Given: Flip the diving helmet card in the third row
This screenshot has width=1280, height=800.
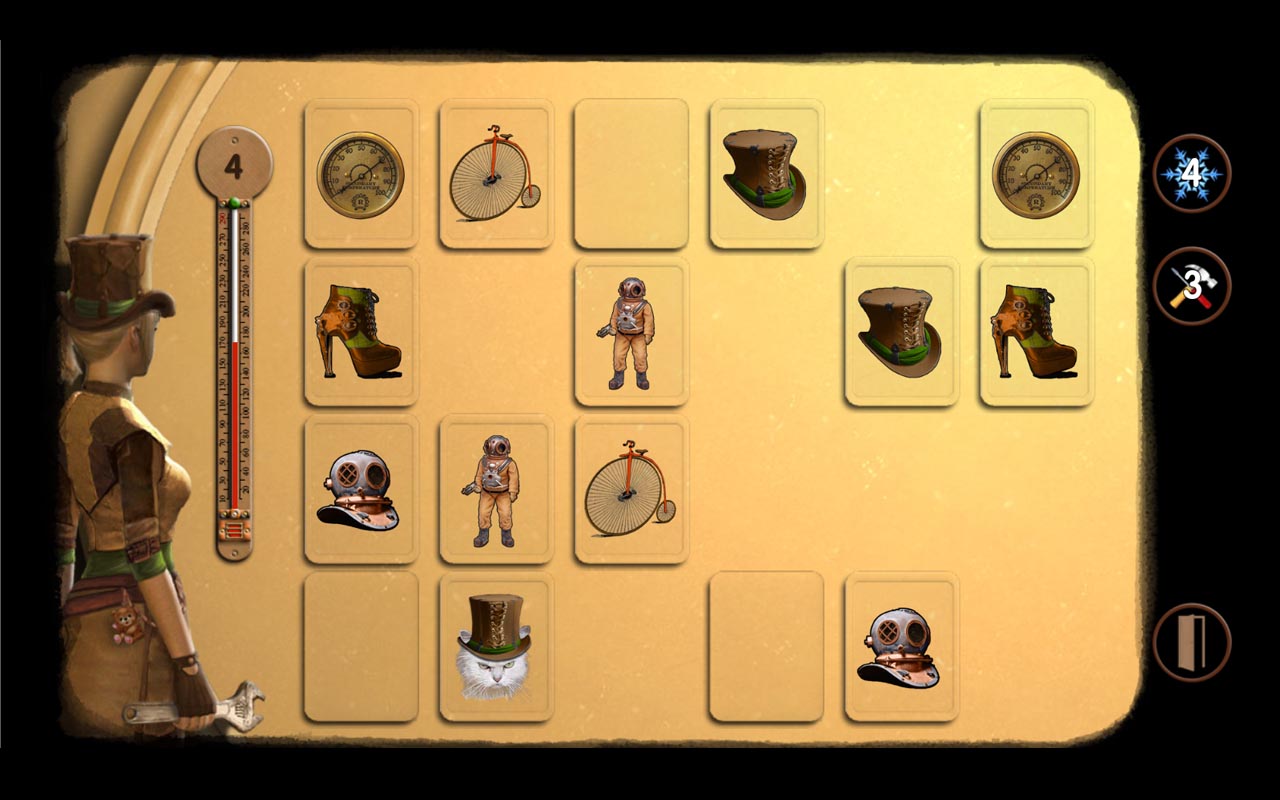Looking at the screenshot, I should [361, 490].
